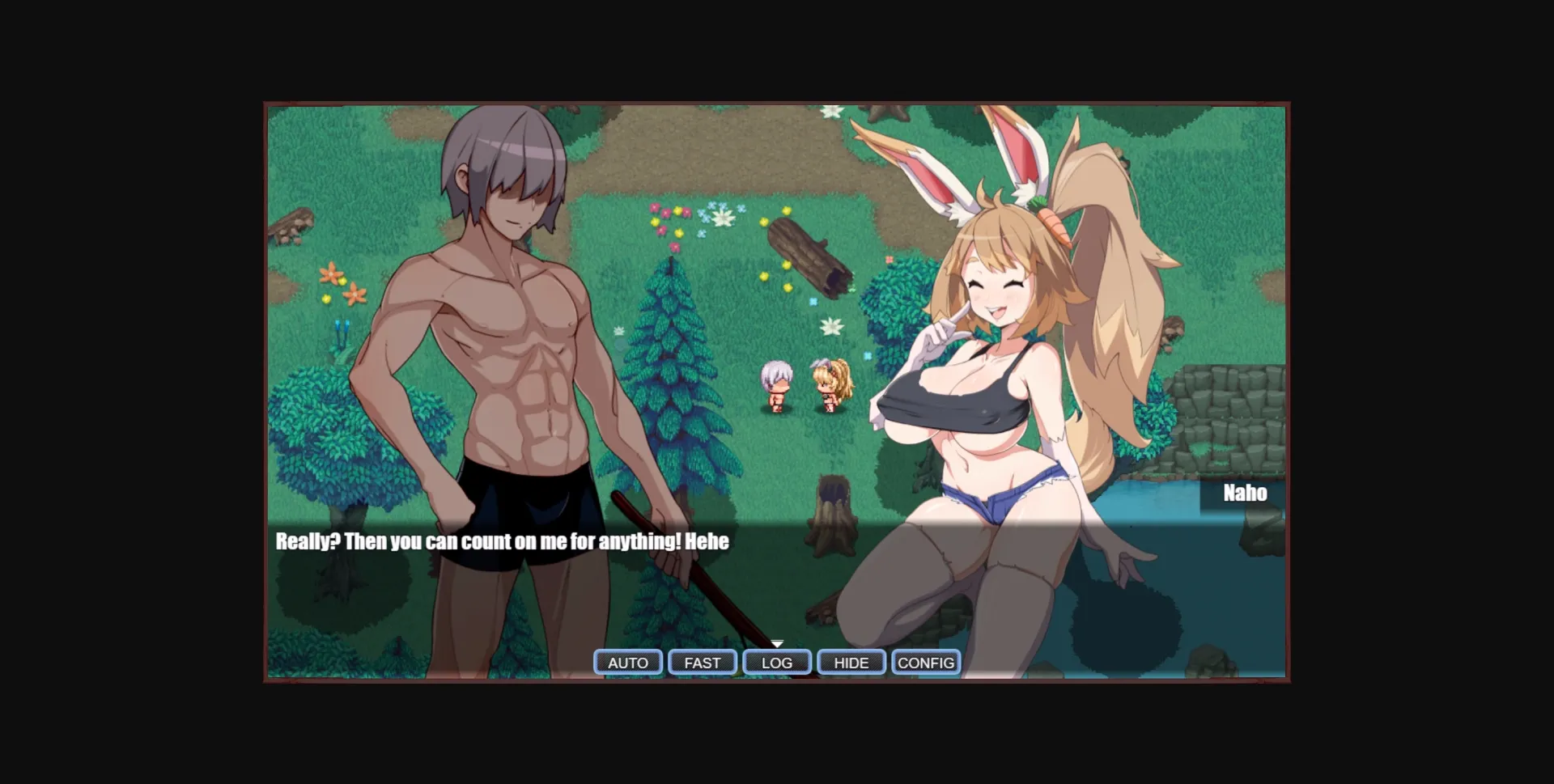Image resolution: width=1554 pixels, height=784 pixels.
Task: Click the gray-haired player sprite on the map
Action: pyautogui.click(x=775, y=388)
